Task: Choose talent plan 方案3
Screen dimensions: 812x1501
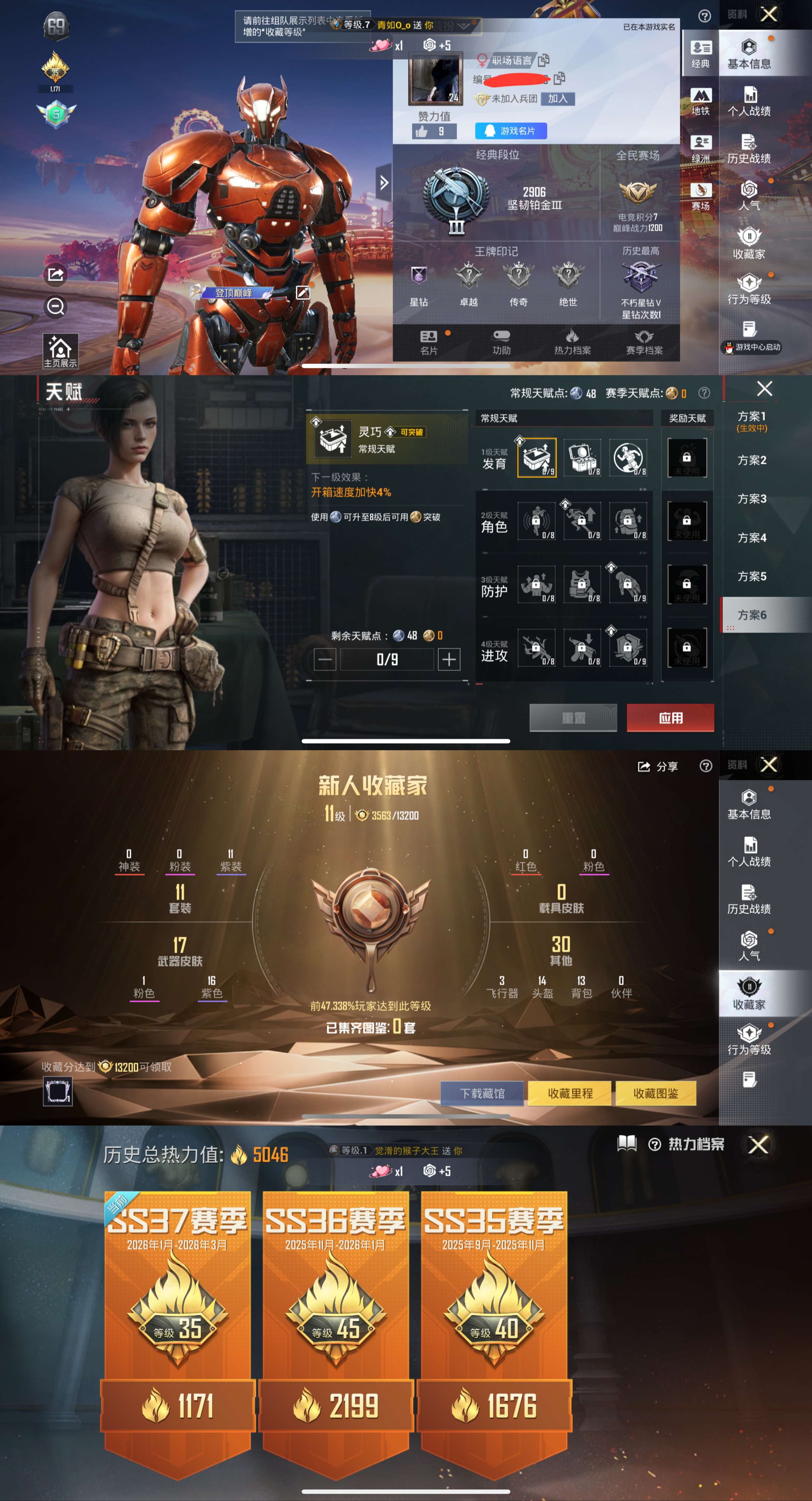Action: click(751, 499)
